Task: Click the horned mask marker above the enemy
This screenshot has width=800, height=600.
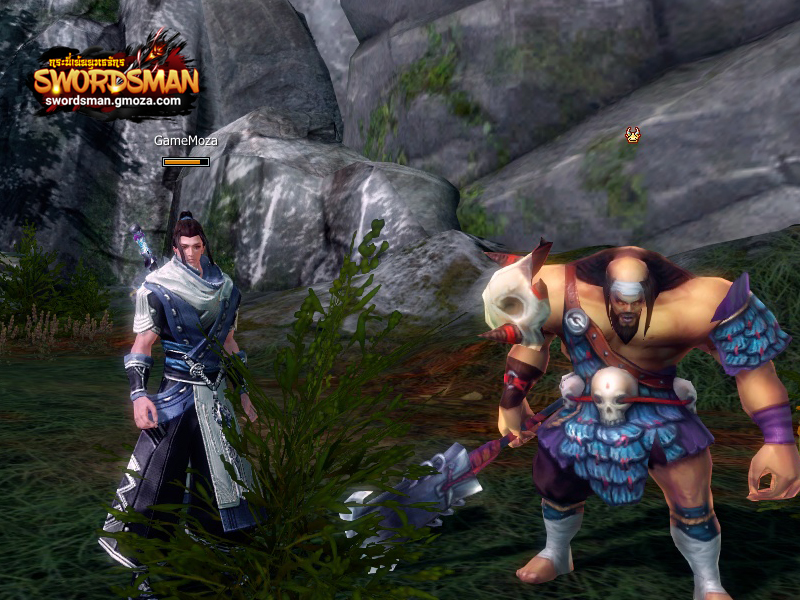Action: click(632, 134)
